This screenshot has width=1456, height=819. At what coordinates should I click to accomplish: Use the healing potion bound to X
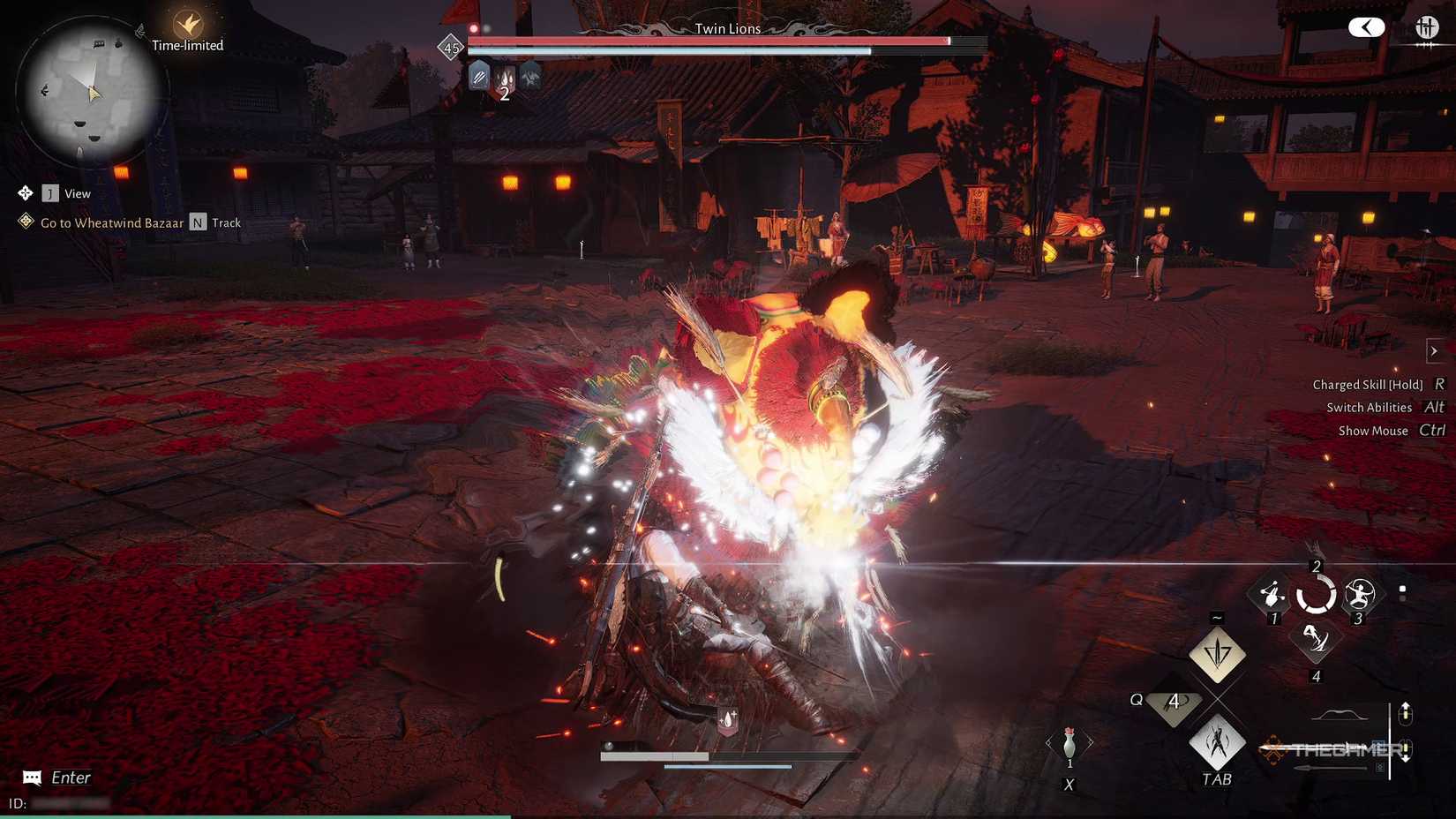pyautogui.click(x=1069, y=746)
